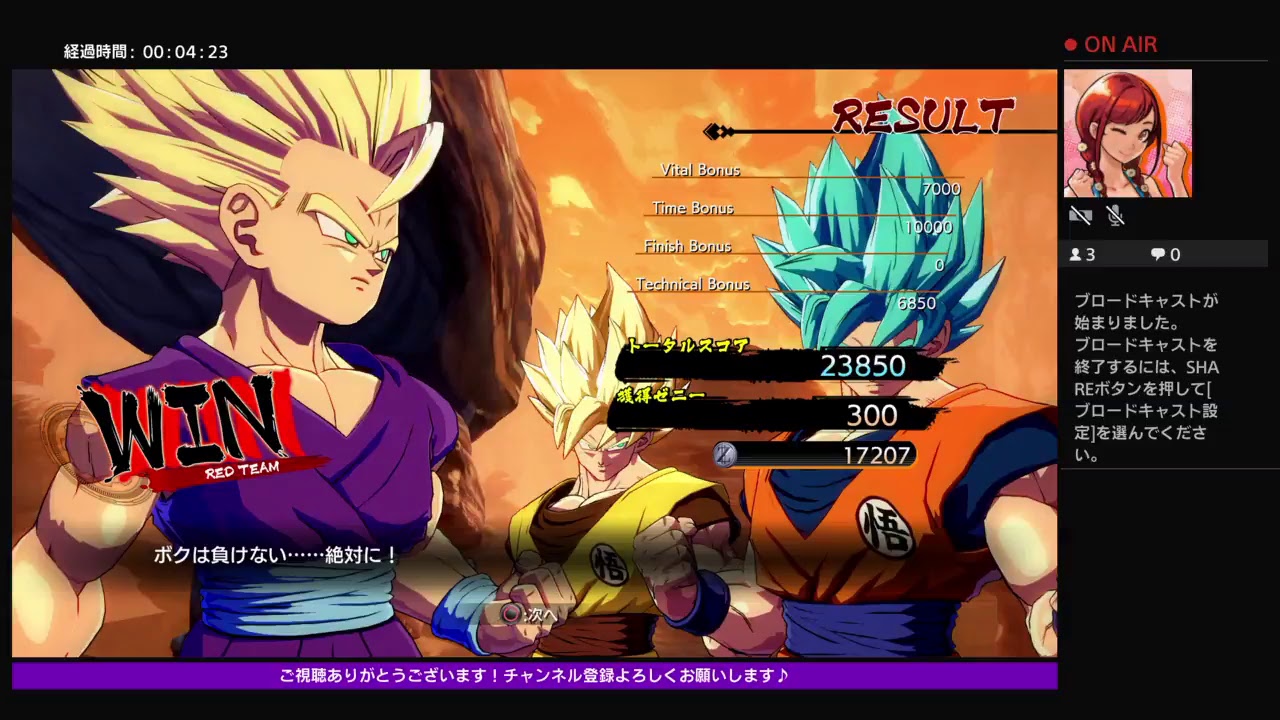Viewport: 1280px width, 720px height.
Task: Collapse the Finish Bonus entry
Action: [688, 246]
